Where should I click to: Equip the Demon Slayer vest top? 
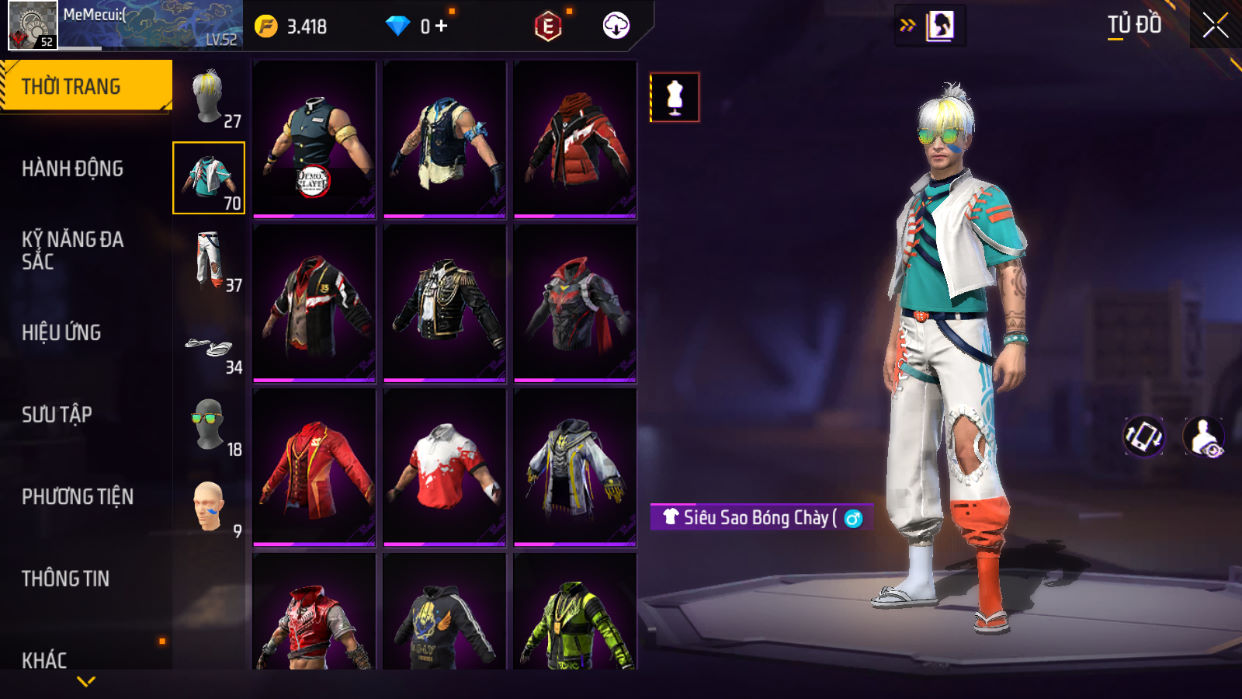pos(314,139)
